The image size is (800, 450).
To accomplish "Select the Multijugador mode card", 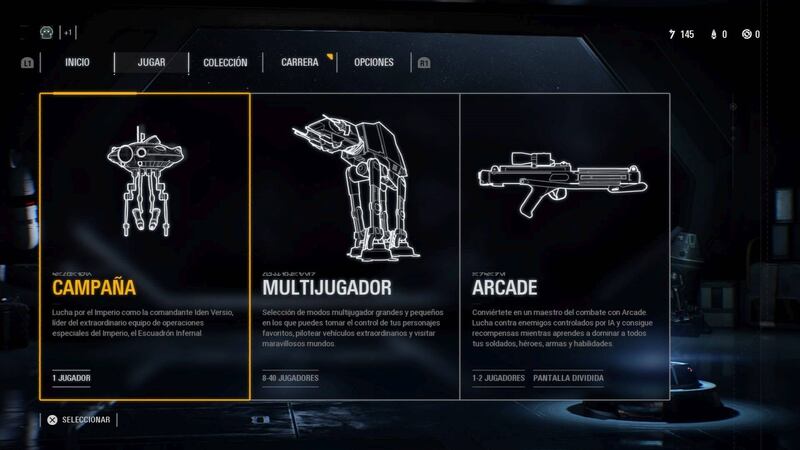I will (354, 245).
